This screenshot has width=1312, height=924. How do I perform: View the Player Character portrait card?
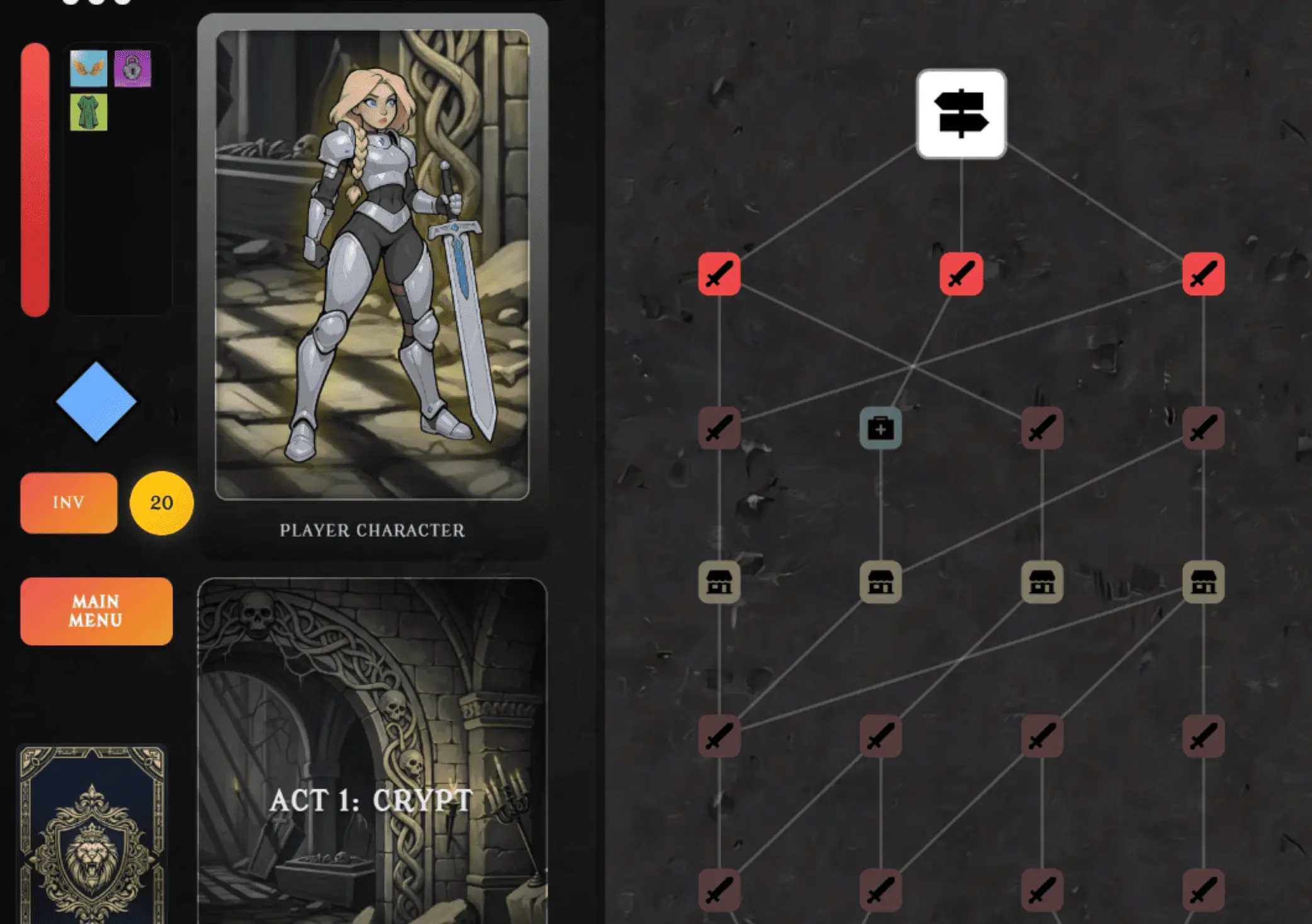click(x=372, y=264)
